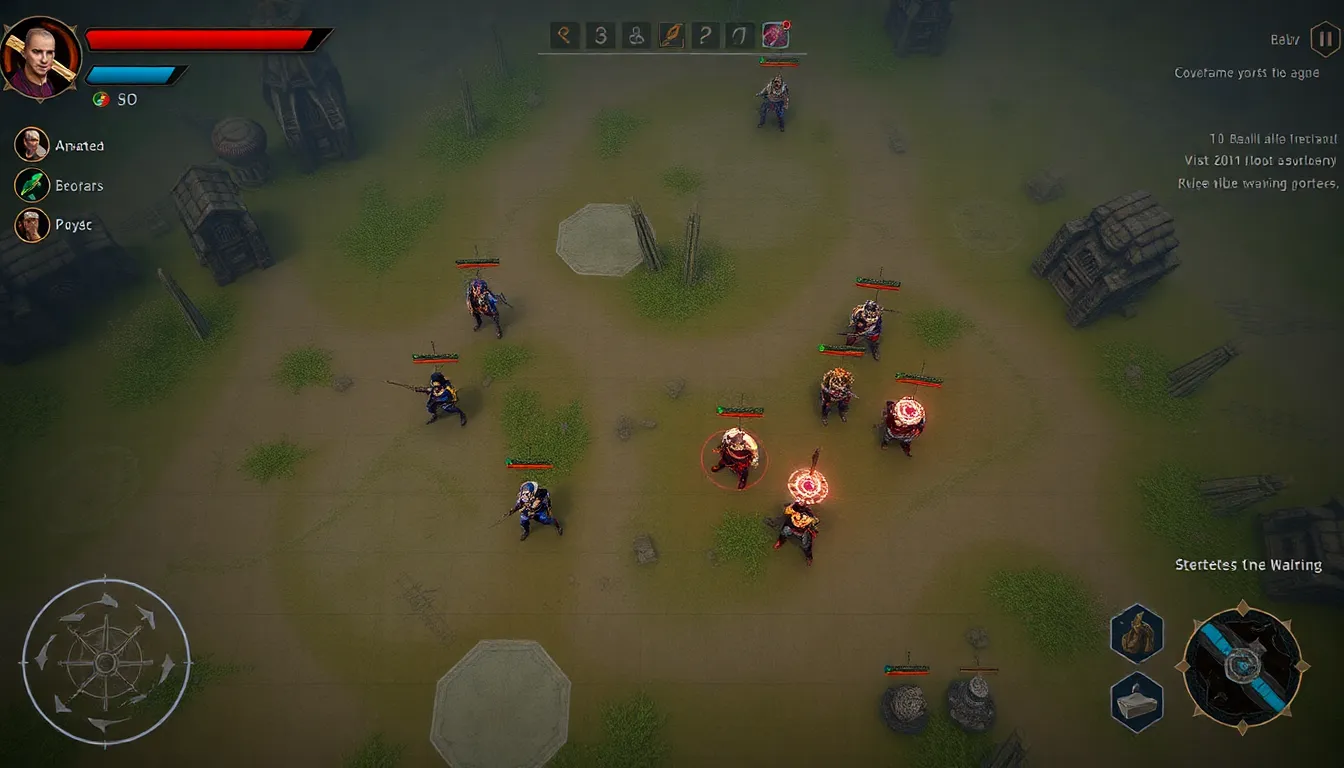This screenshot has height=768, width=1344.
Task: Open the player character portrait
Action: click(38, 56)
